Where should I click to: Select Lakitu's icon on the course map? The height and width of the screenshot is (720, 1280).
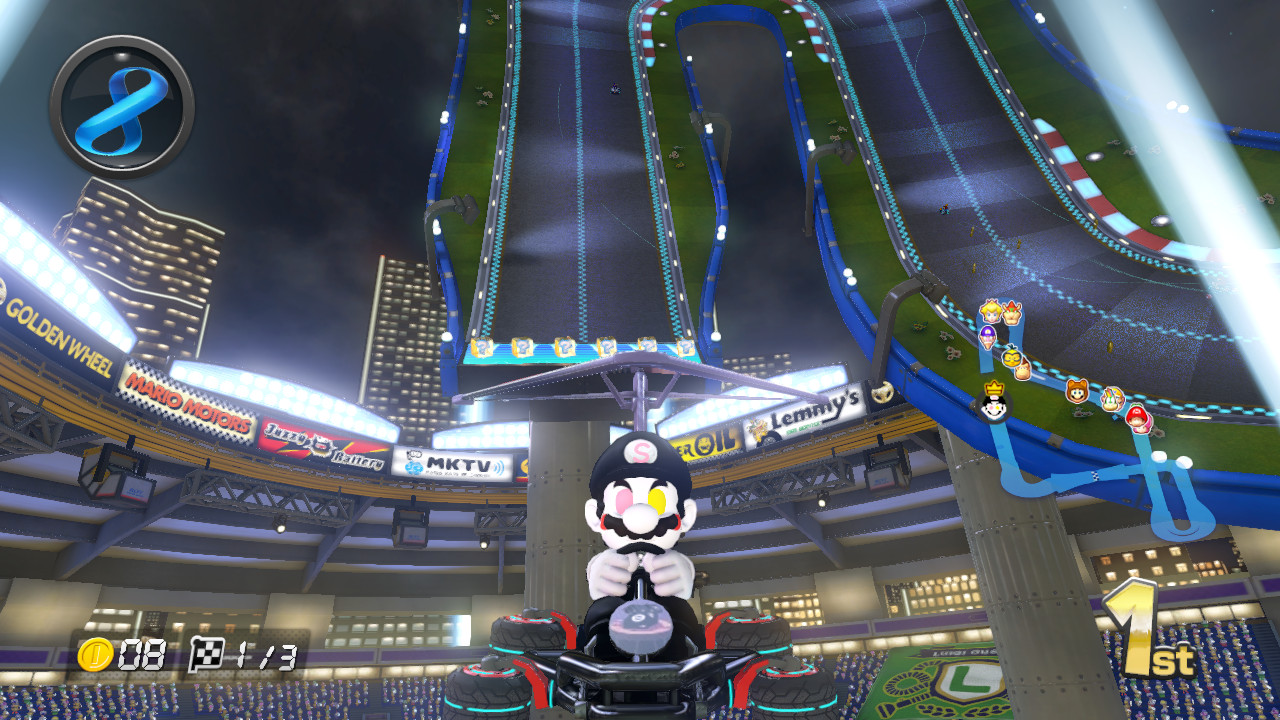click(x=1012, y=358)
